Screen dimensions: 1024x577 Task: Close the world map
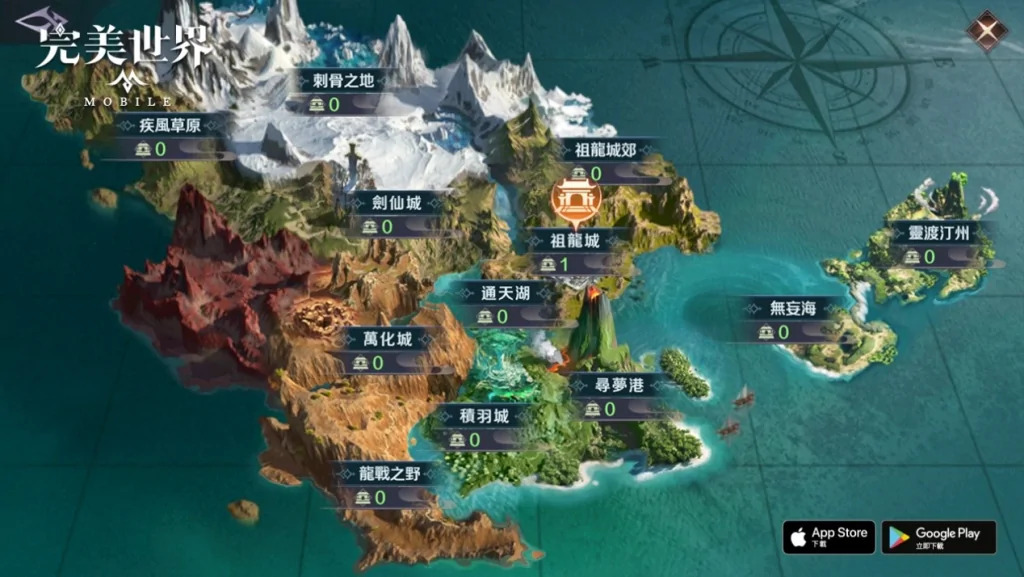[x=987, y=31]
